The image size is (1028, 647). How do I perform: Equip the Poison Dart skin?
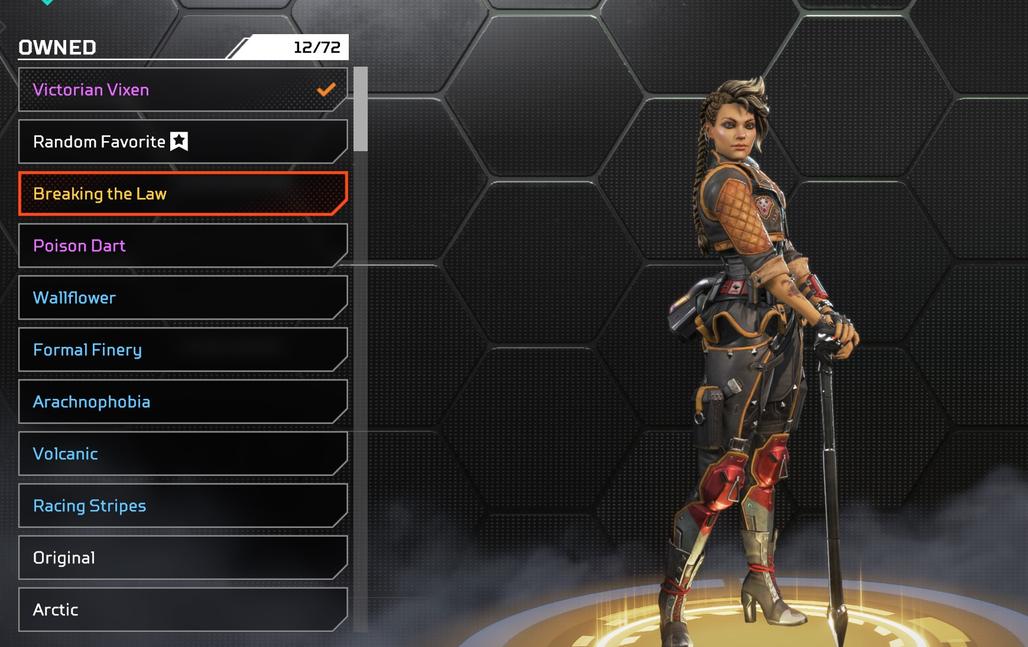click(182, 246)
